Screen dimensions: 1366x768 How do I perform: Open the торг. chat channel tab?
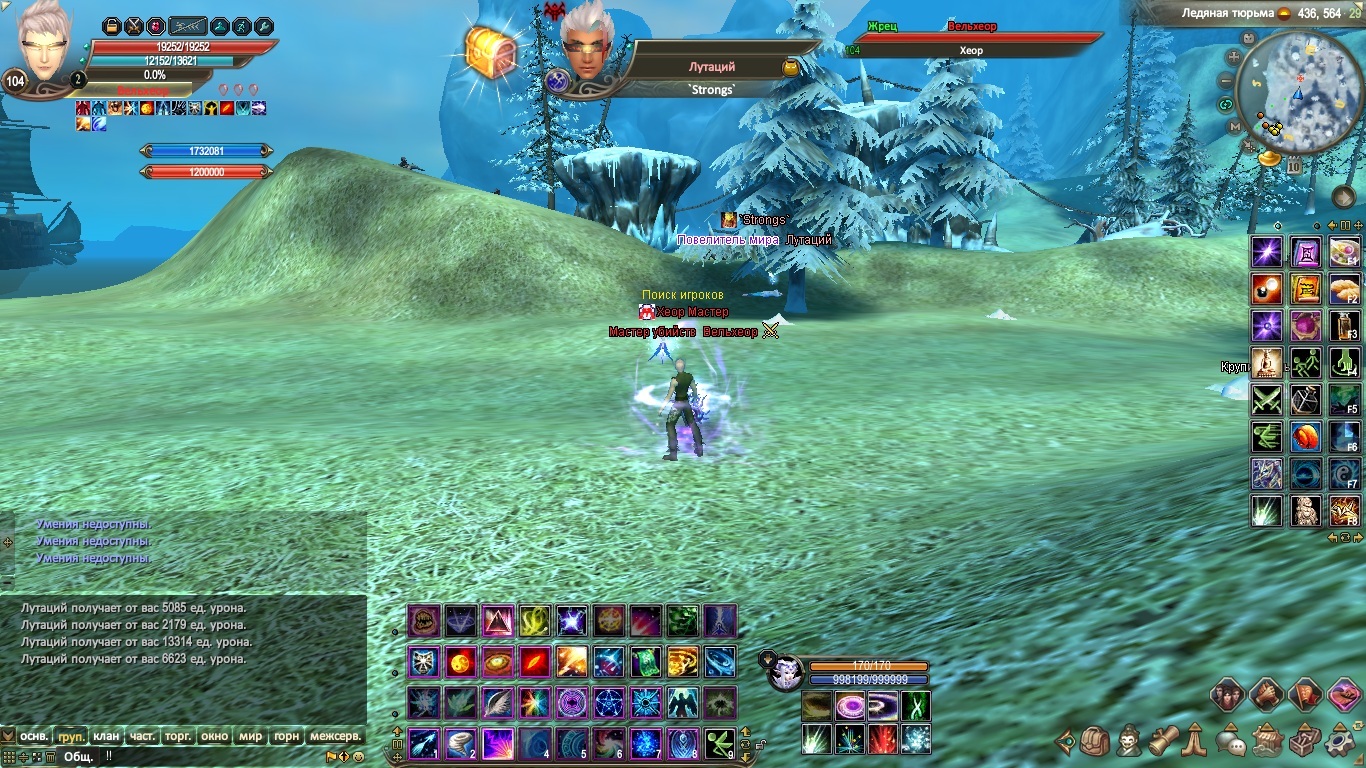(x=178, y=736)
